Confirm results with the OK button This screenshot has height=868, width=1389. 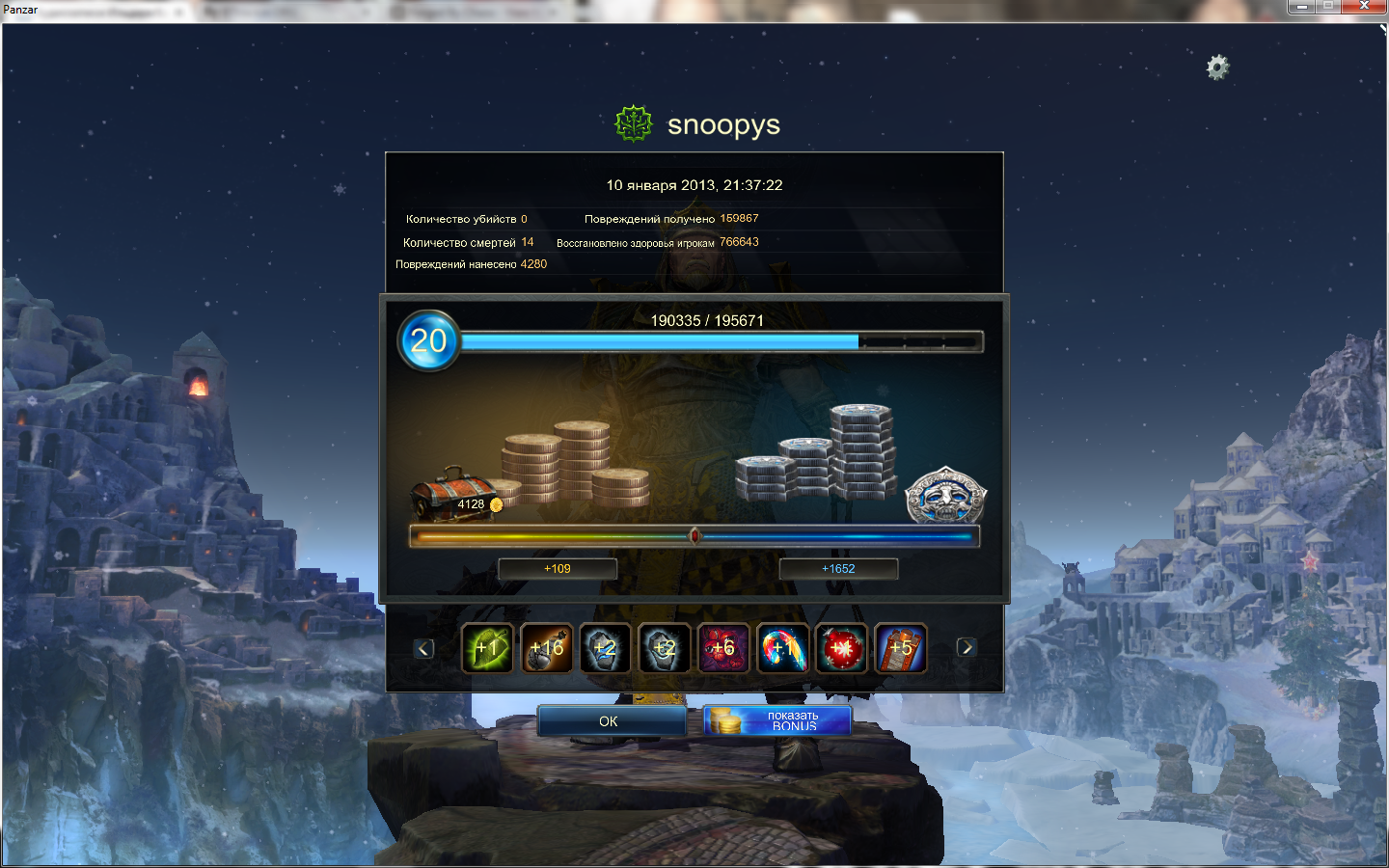click(x=611, y=720)
